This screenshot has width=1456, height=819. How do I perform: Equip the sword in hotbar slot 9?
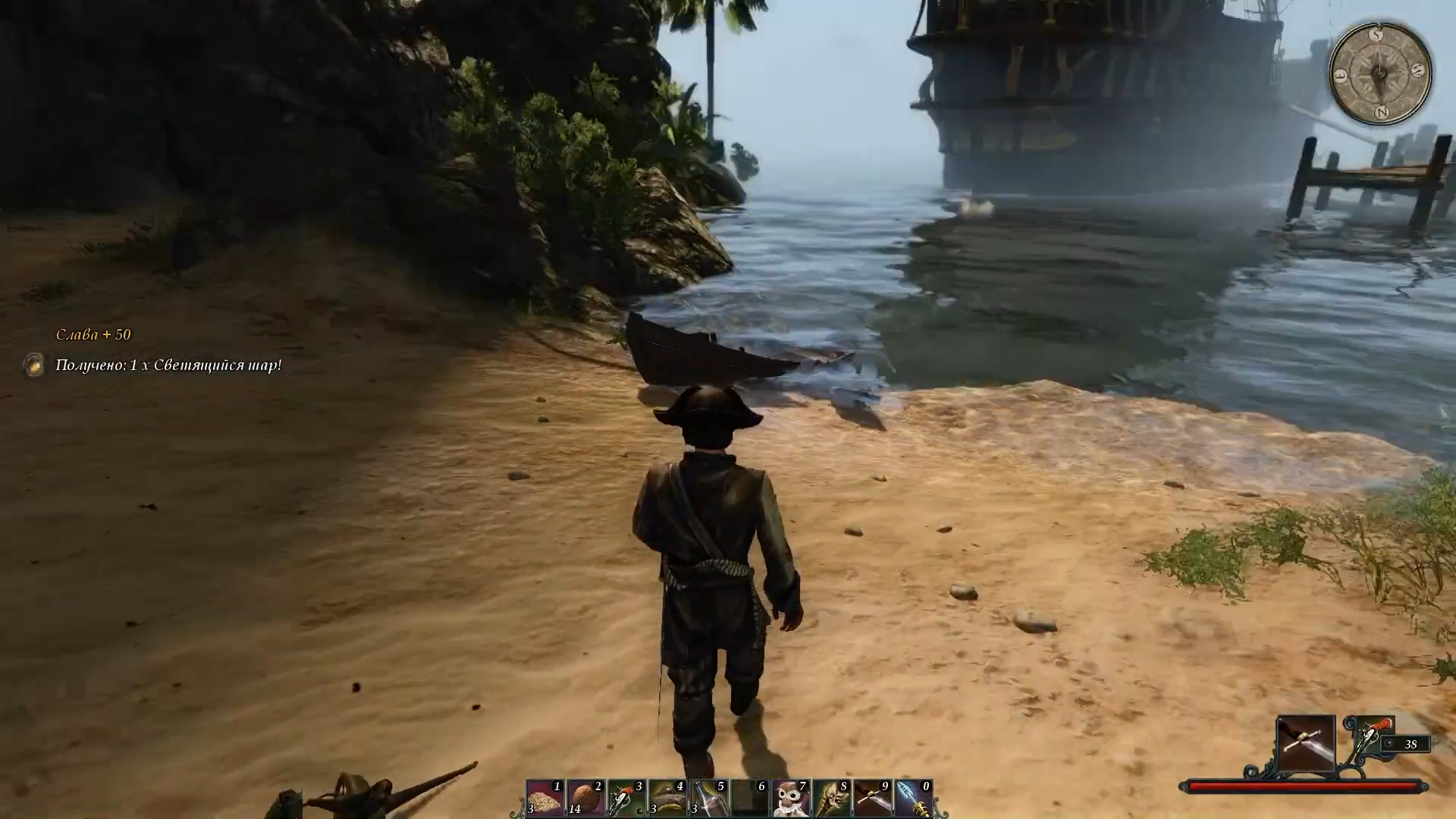(873, 799)
